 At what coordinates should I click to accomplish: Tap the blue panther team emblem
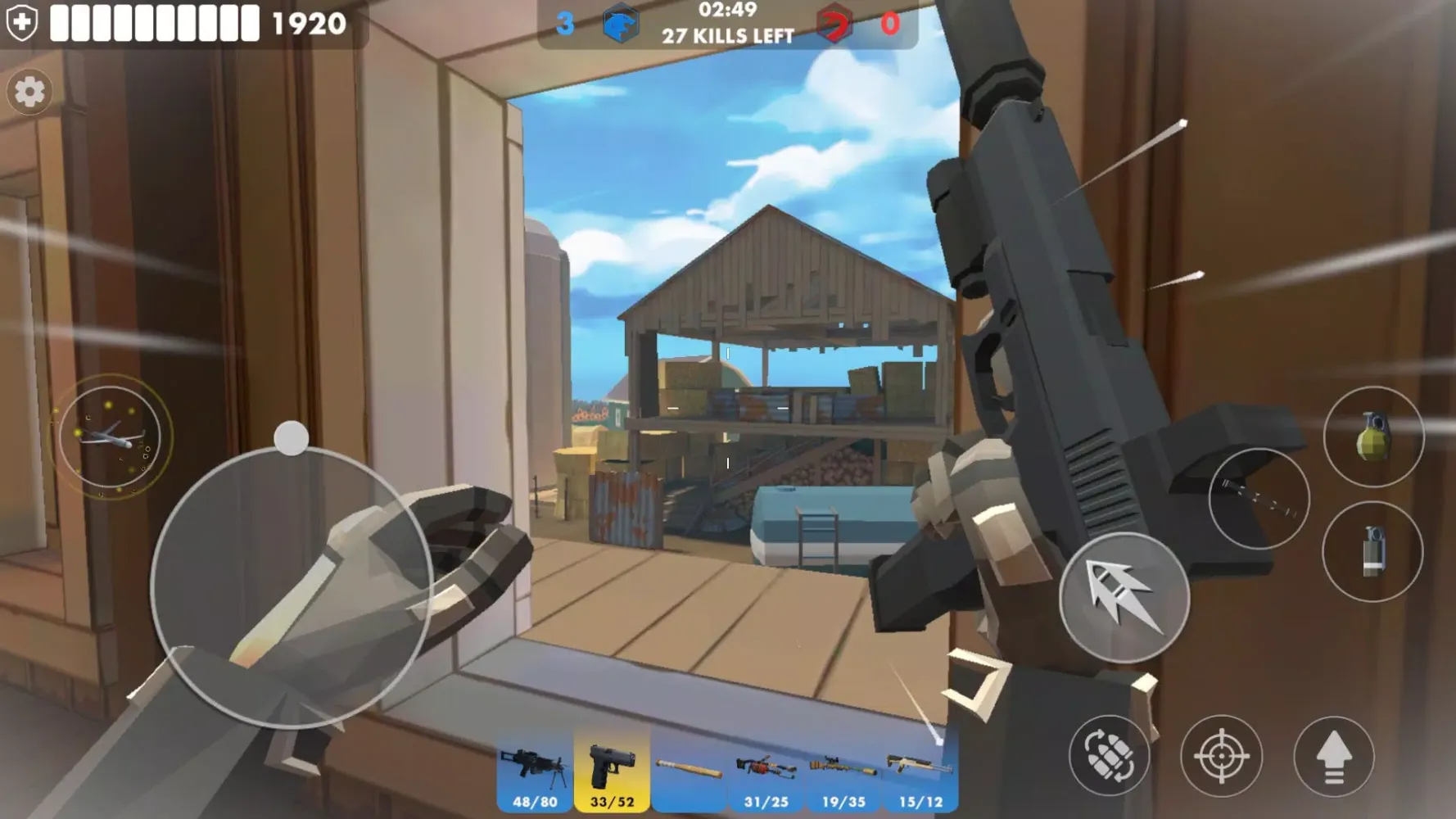(x=621, y=25)
